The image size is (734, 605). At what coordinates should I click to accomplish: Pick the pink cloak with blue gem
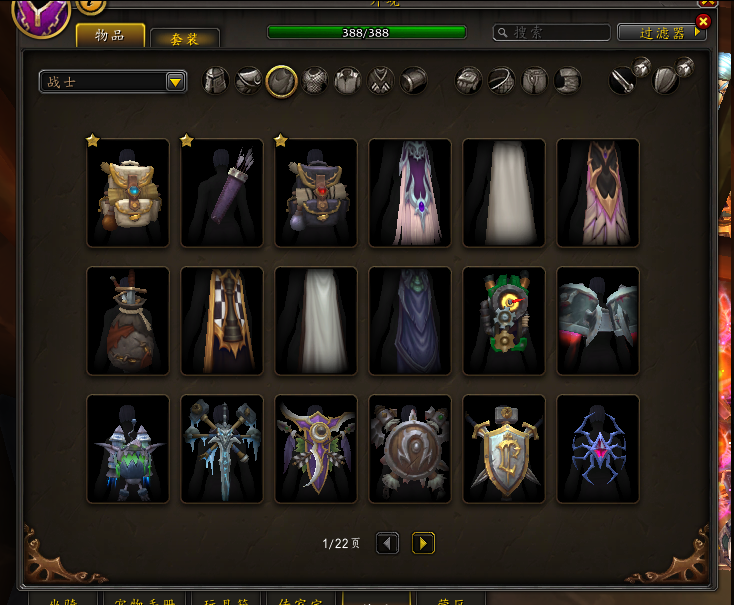coord(410,193)
